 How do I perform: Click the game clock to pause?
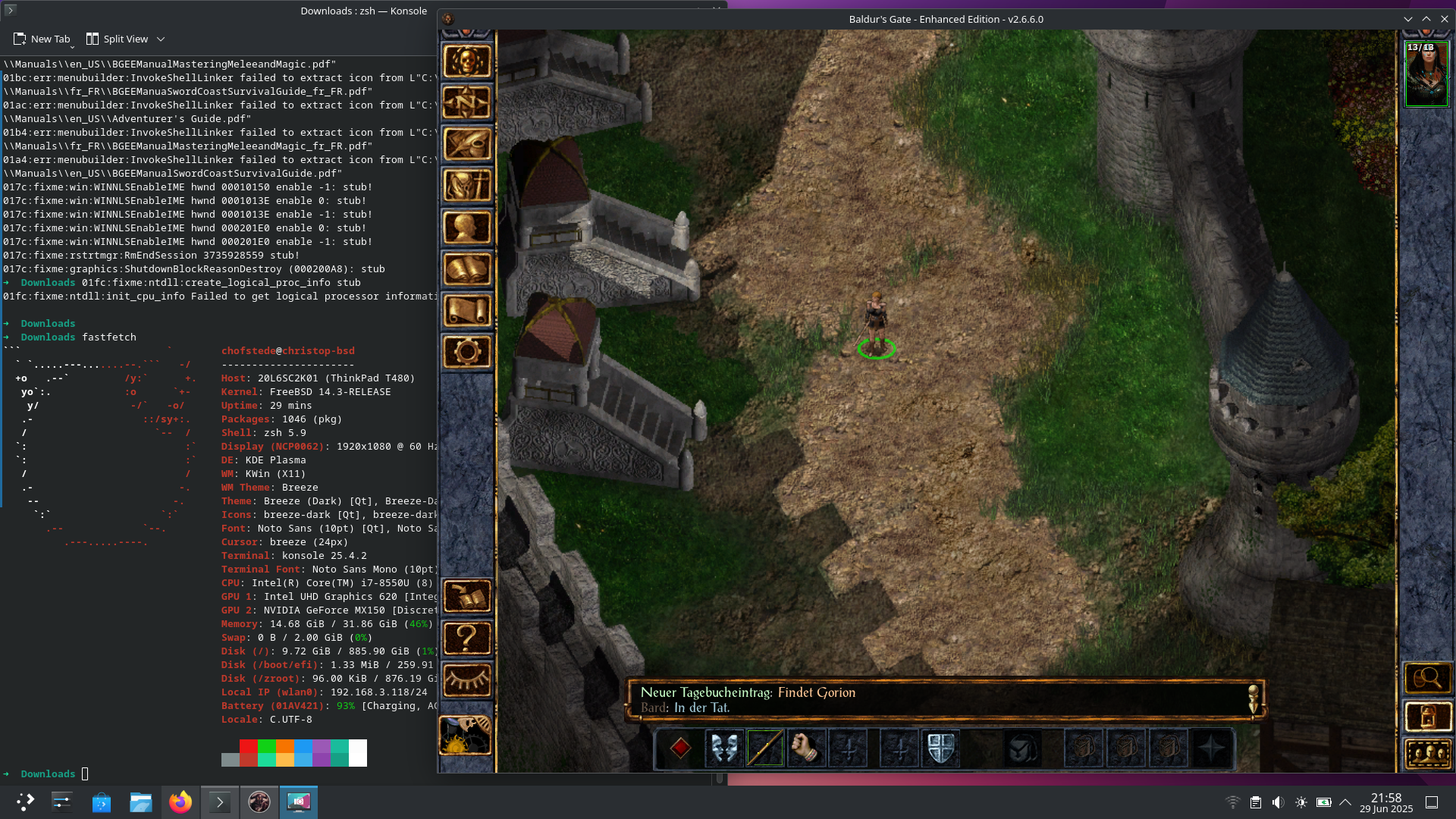click(465, 735)
